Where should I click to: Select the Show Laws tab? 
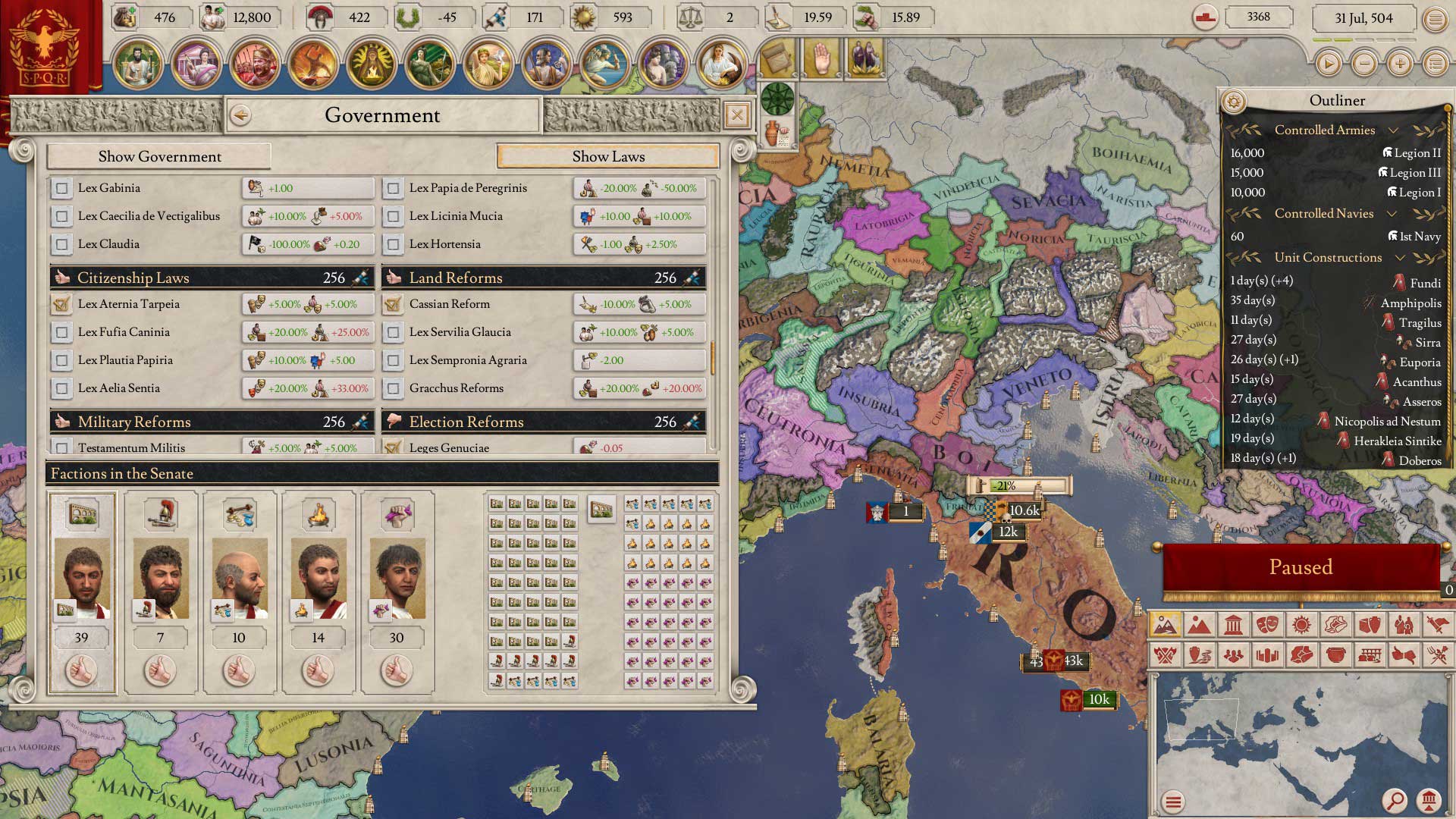pyautogui.click(x=608, y=156)
